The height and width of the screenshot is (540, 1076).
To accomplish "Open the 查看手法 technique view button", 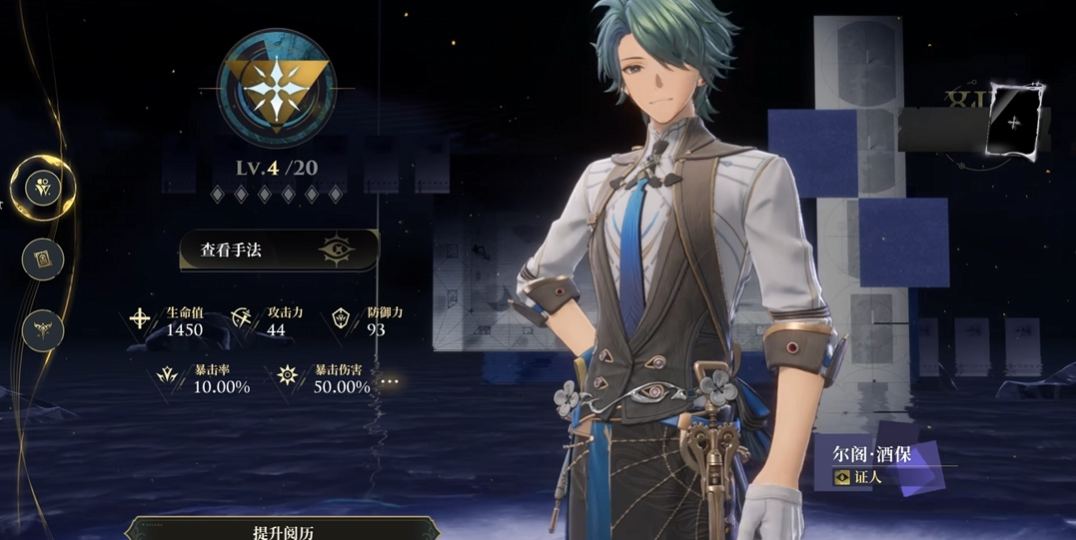I will 279,250.
